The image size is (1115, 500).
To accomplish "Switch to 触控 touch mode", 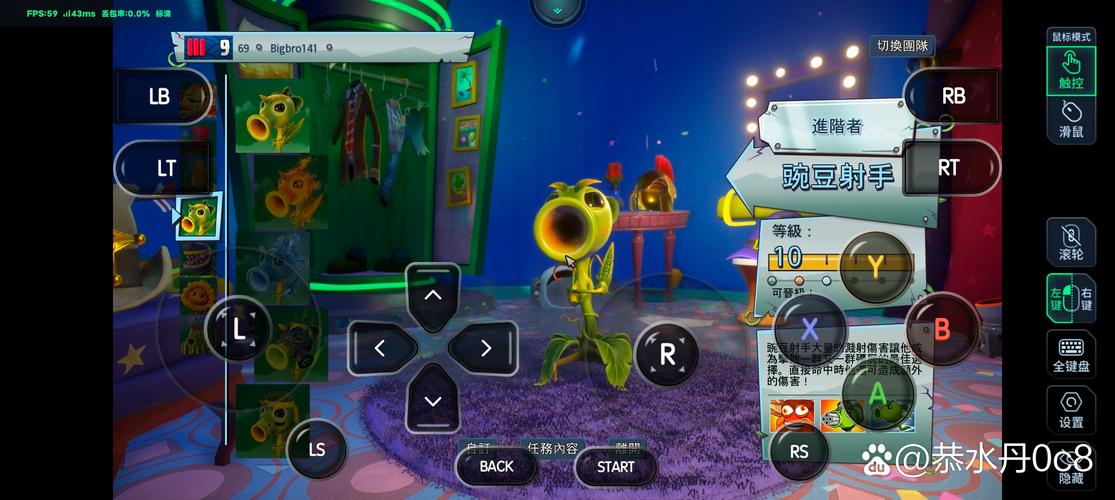I will [x=1071, y=71].
